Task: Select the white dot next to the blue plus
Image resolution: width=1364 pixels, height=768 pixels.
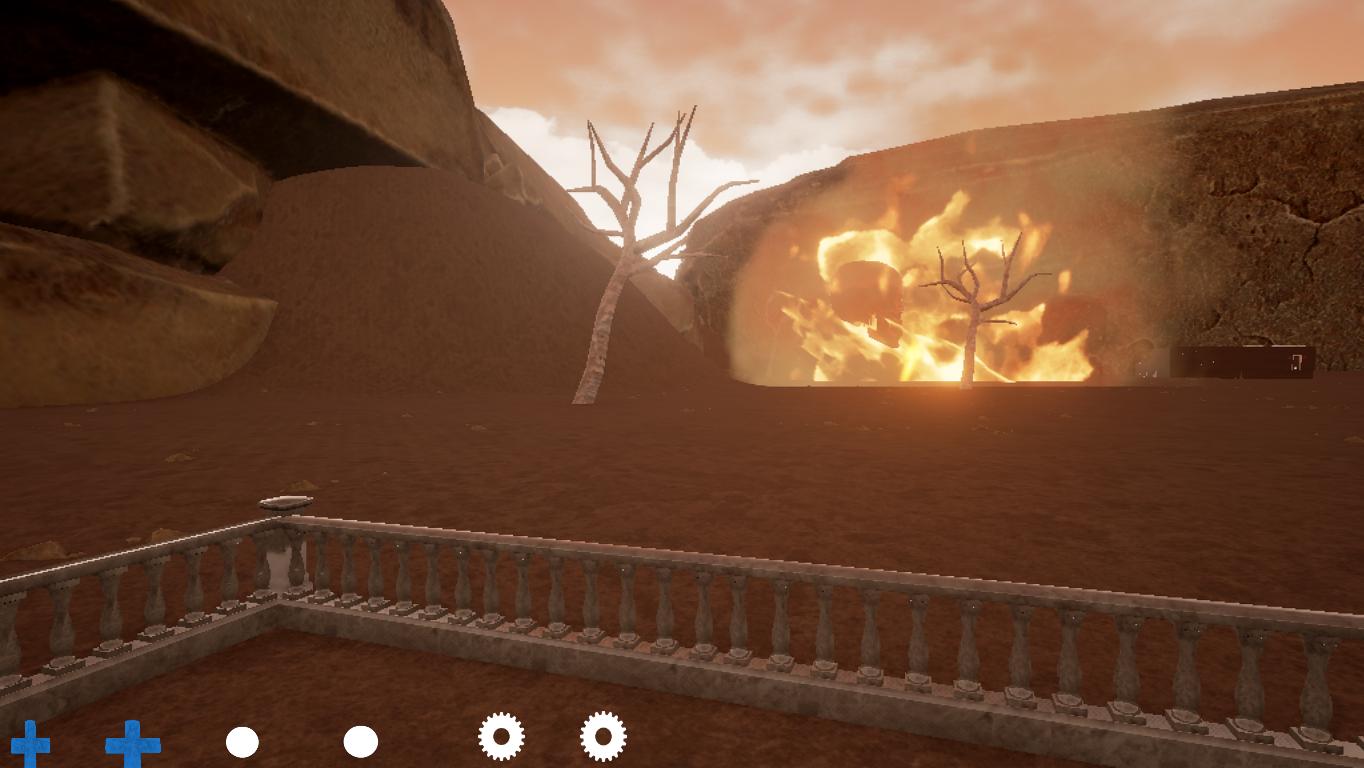Action: 242,743
